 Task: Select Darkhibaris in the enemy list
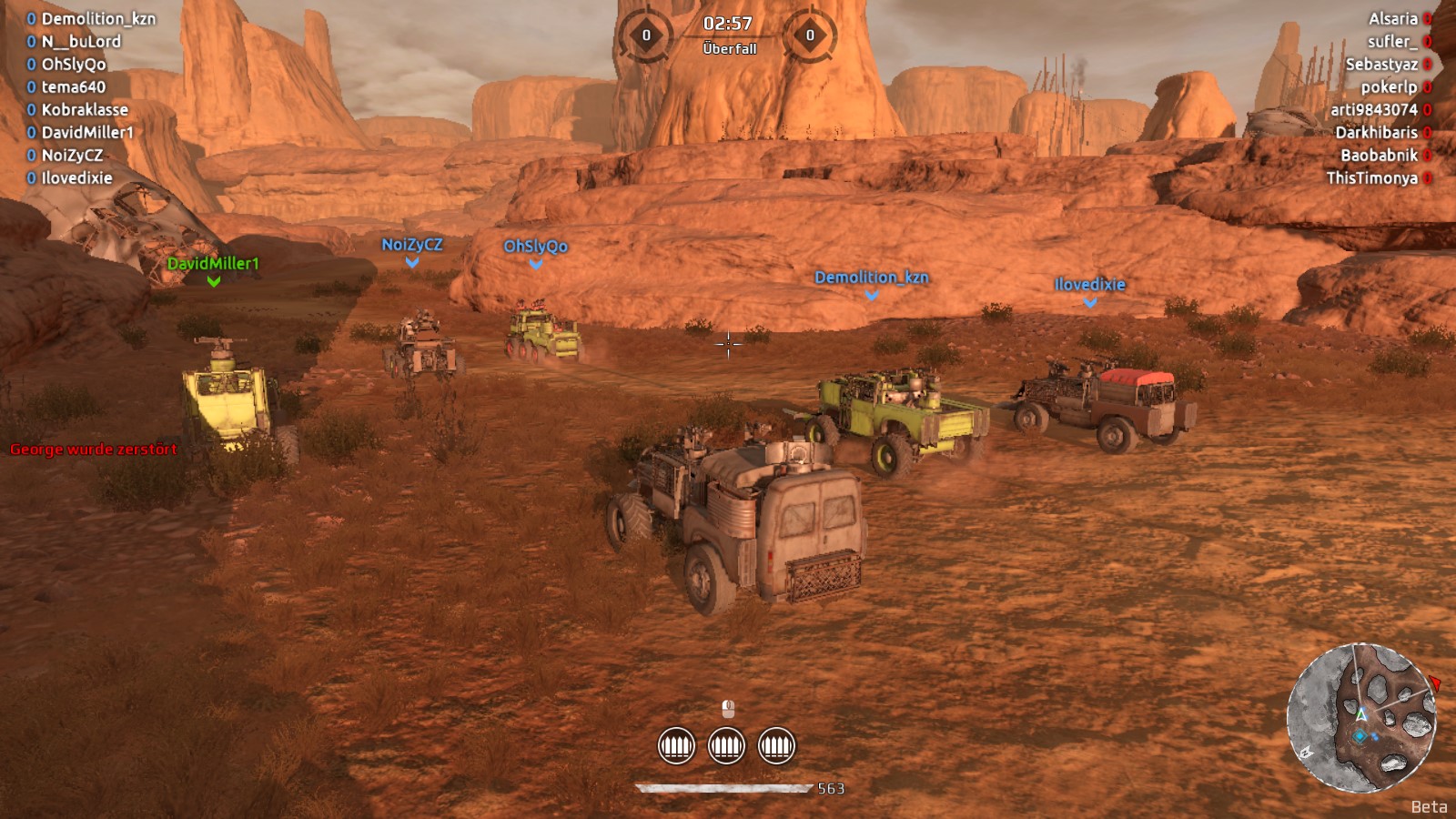click(1376, 133)
